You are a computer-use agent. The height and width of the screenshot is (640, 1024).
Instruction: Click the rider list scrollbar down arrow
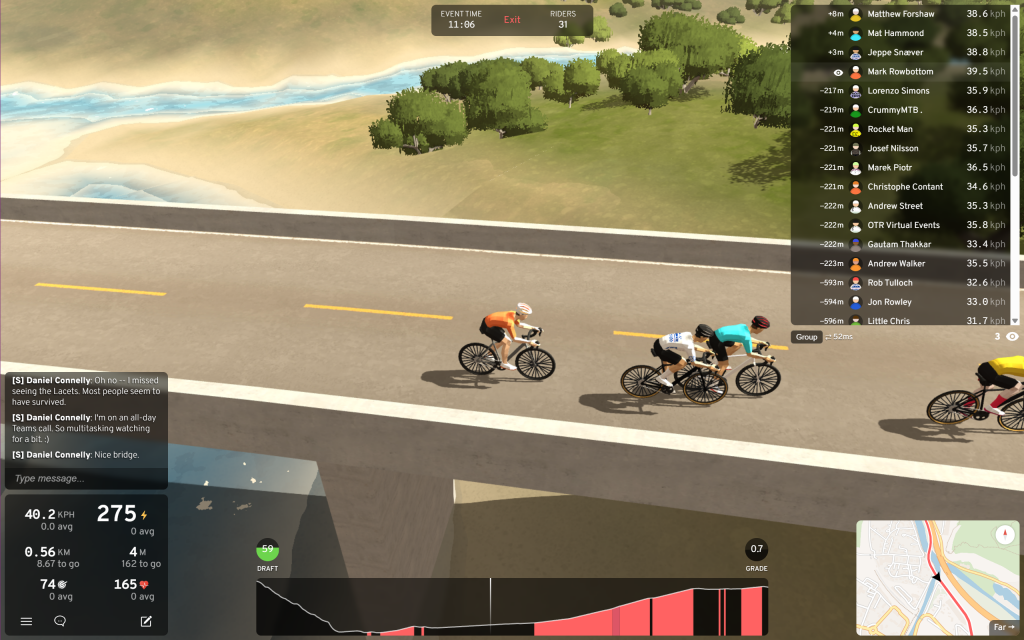coord(1016,320)
